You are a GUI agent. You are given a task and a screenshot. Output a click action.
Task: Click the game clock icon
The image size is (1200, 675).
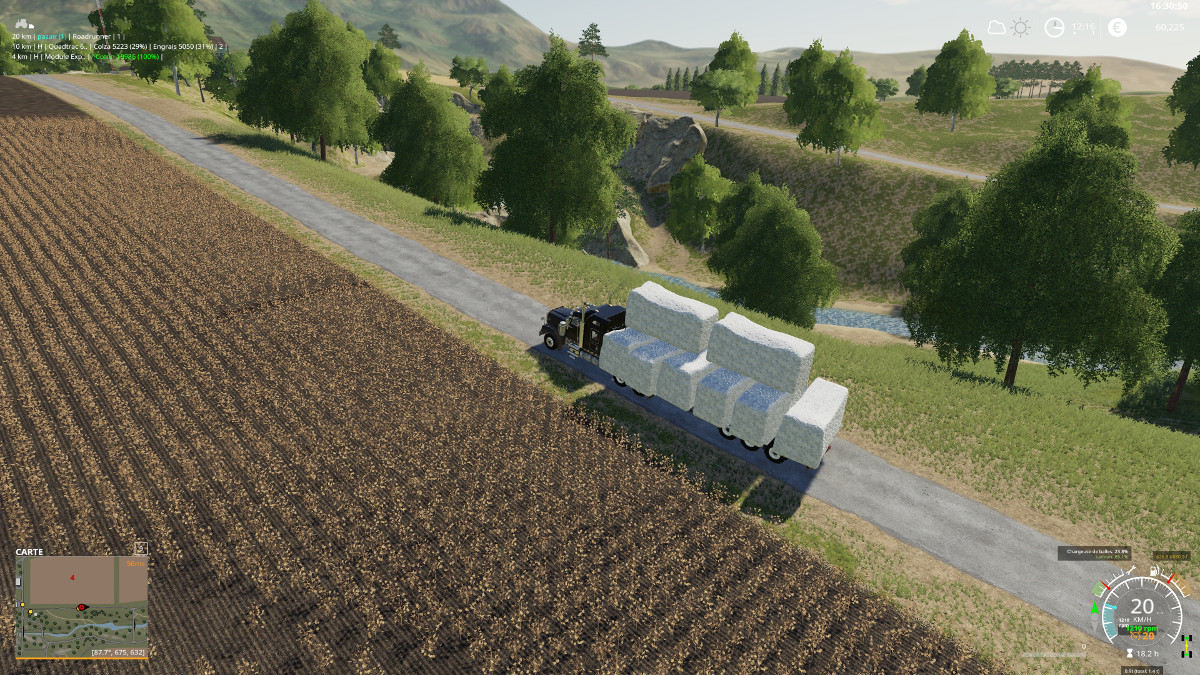[1054, 28]
